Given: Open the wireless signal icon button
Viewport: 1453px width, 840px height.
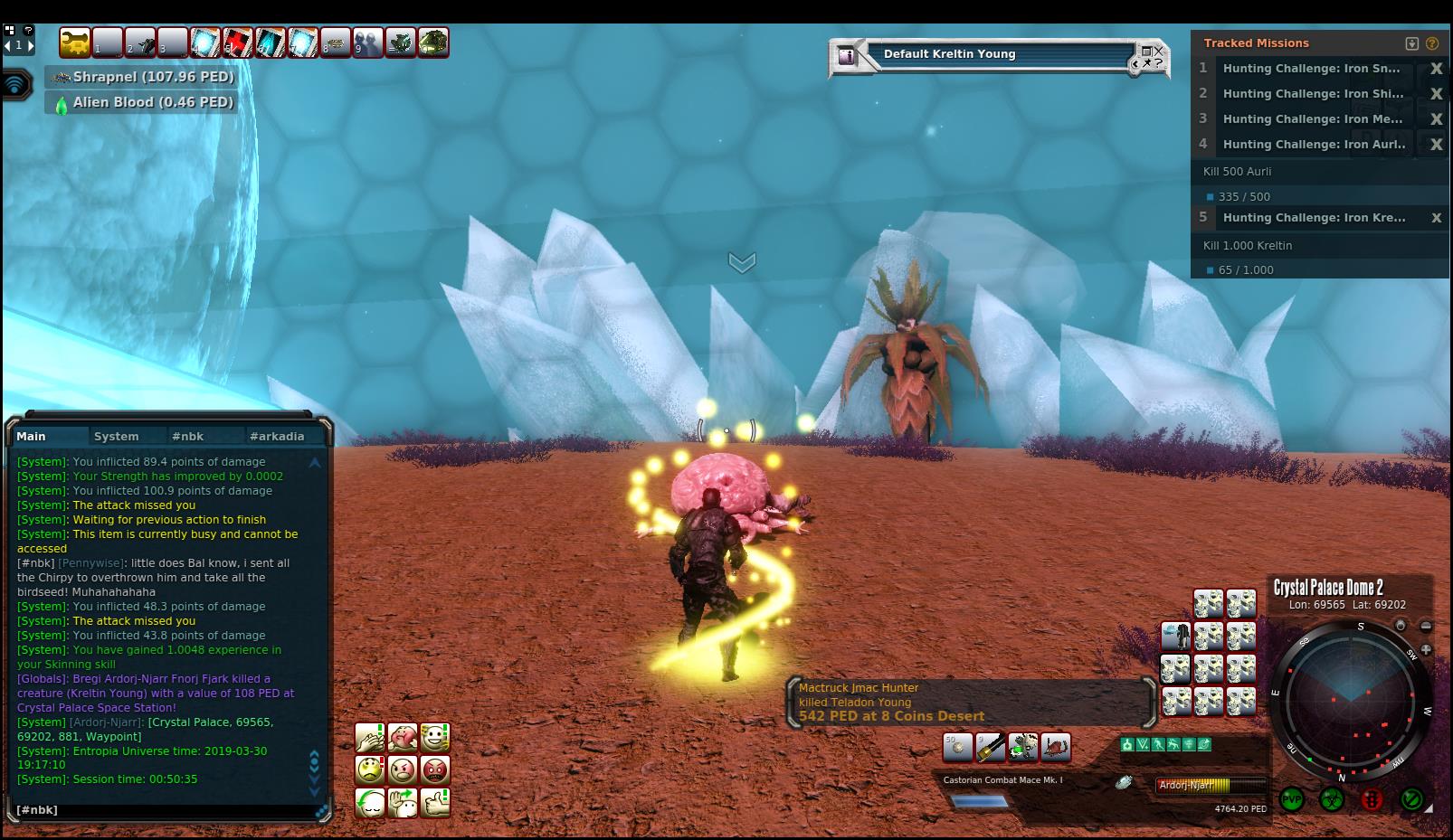Looking at the screenshot, I should tap(16, 85).
